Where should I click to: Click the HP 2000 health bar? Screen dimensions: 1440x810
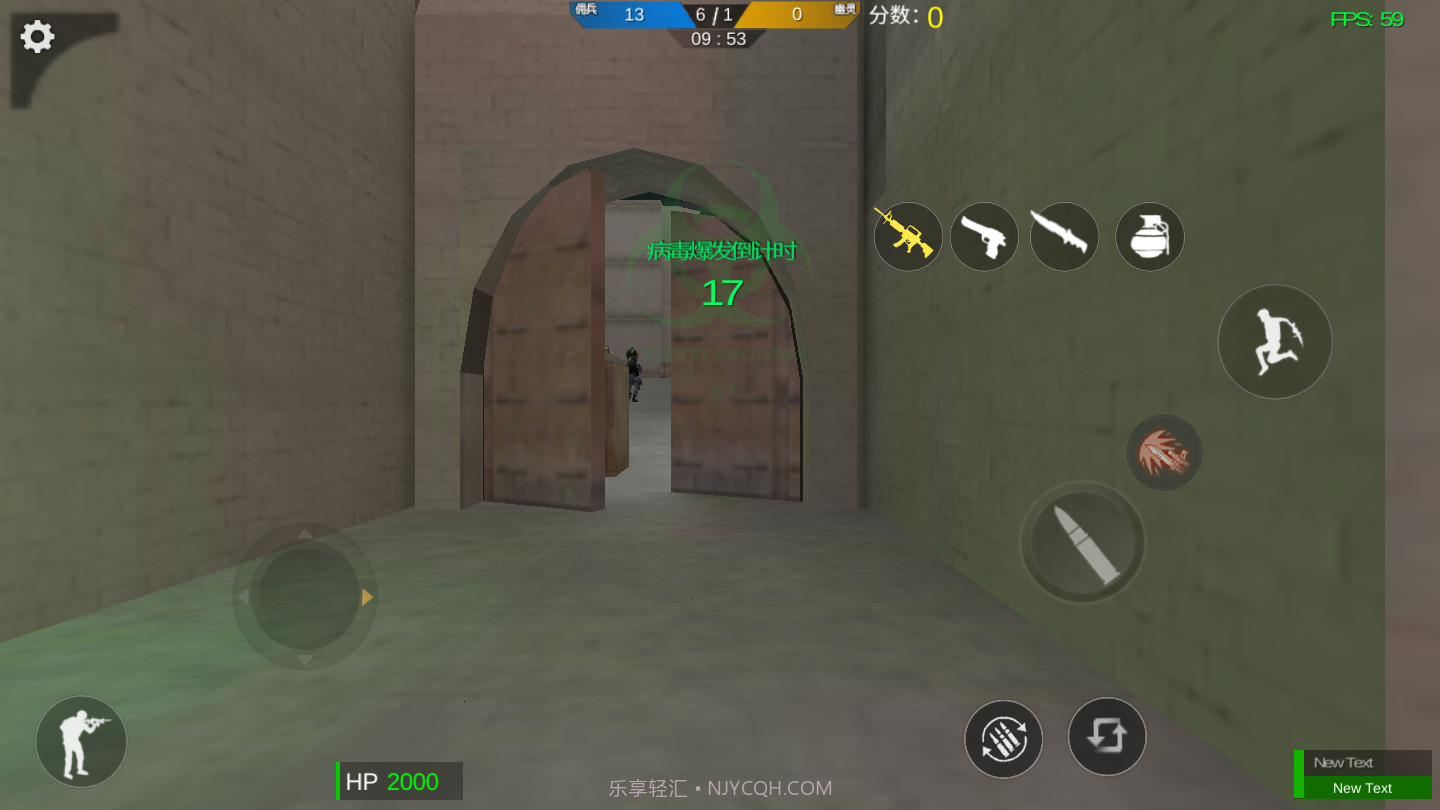pos(399,781)
